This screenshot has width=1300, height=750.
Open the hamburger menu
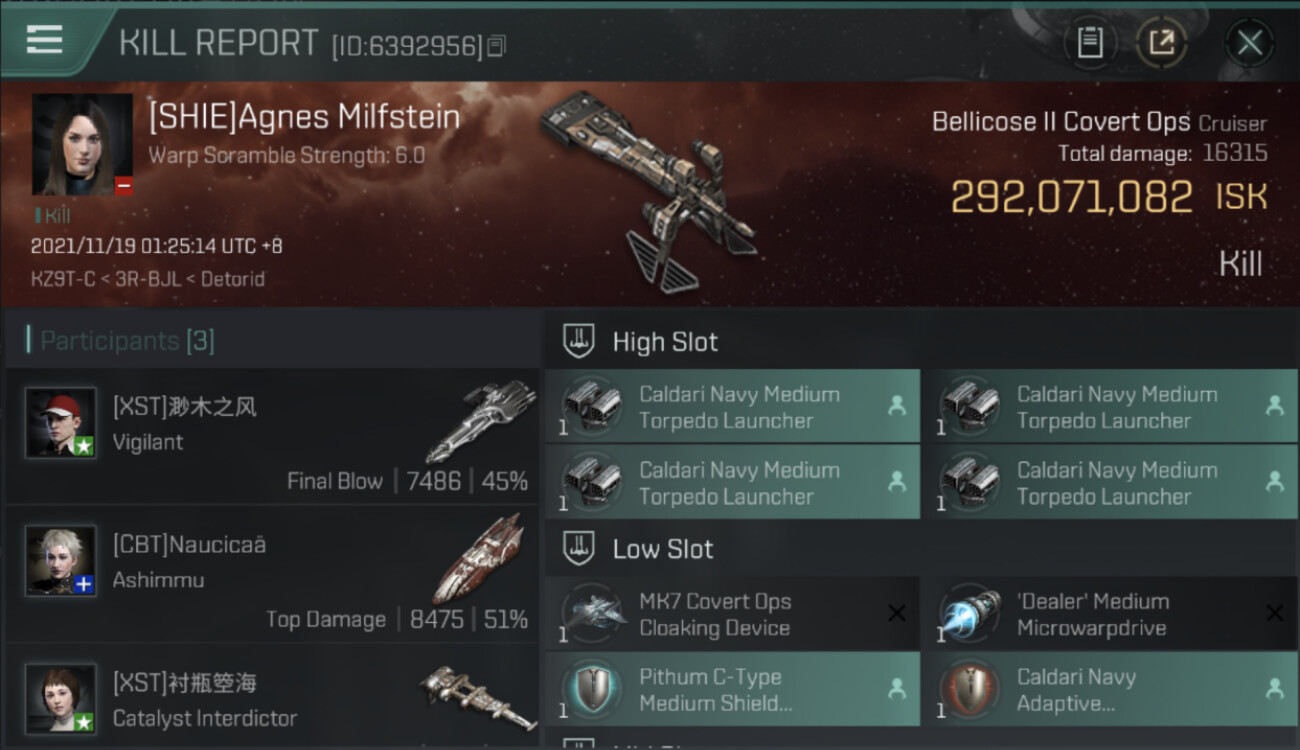[45, 40]
